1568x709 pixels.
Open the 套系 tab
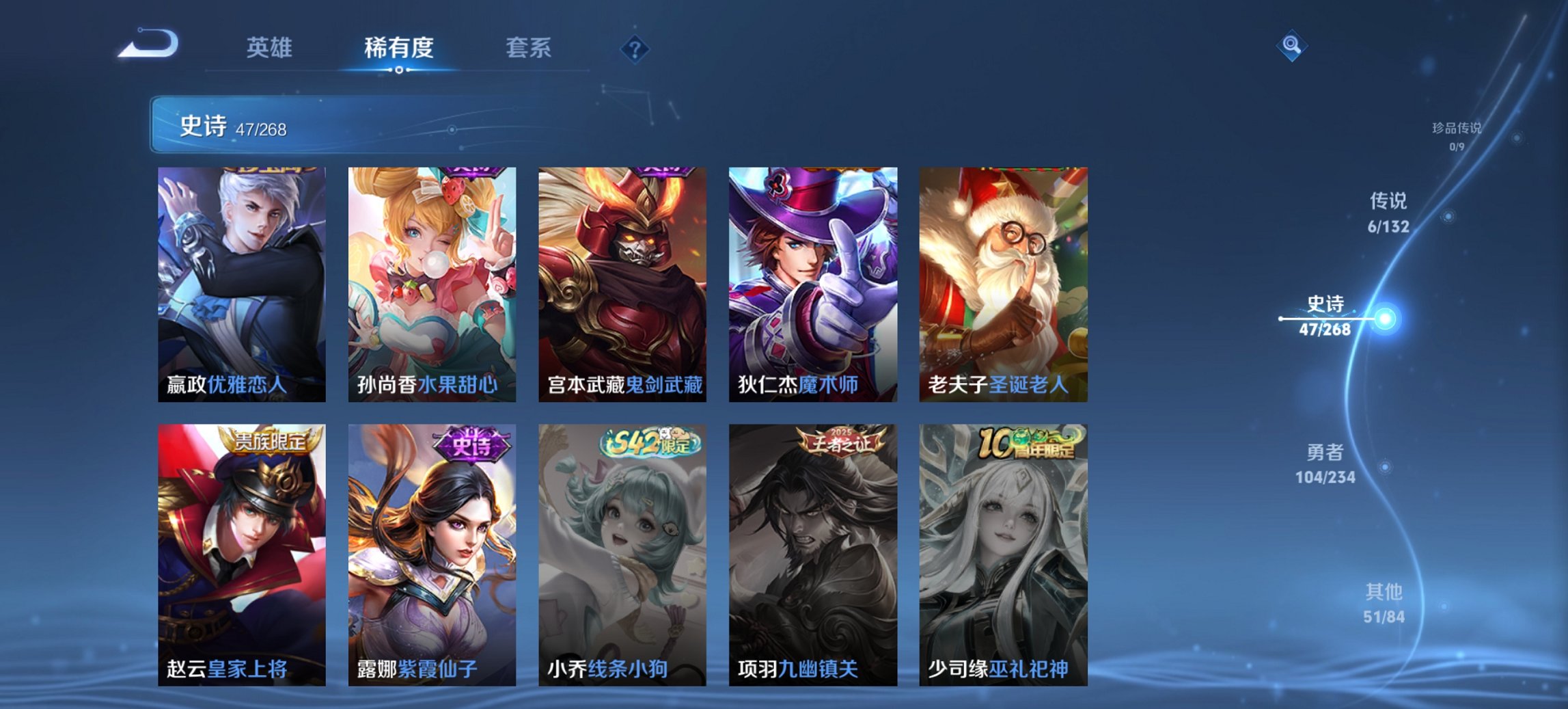527,48
